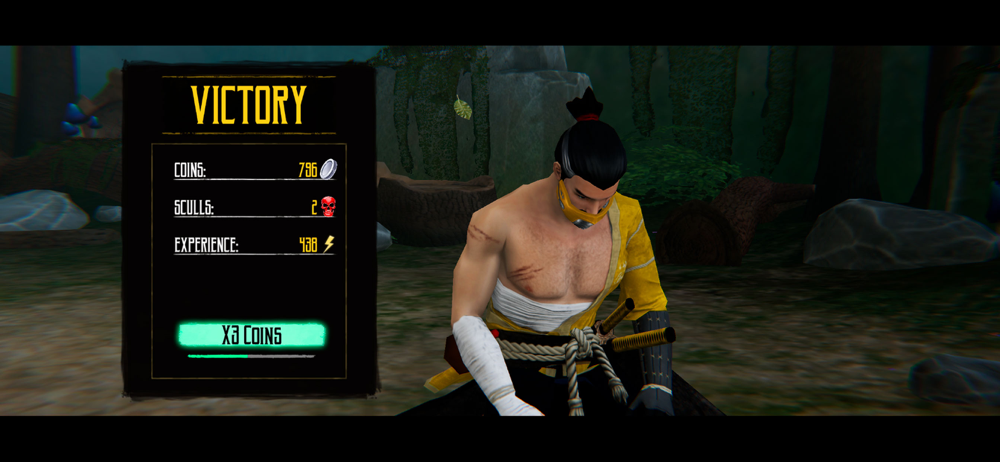Claim the X3 Coins bonus
1000x462 pixels.
tap(251, 334)
